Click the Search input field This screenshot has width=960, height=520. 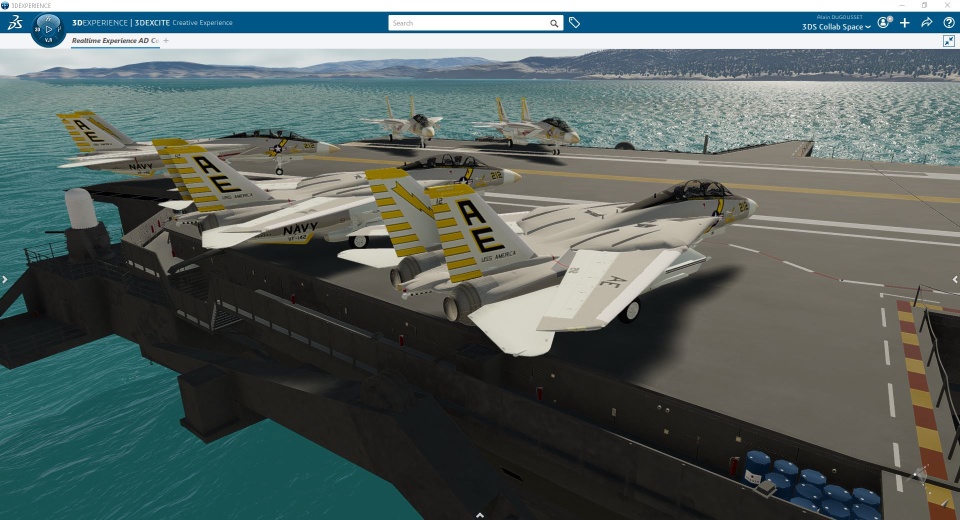pos(468,22)
